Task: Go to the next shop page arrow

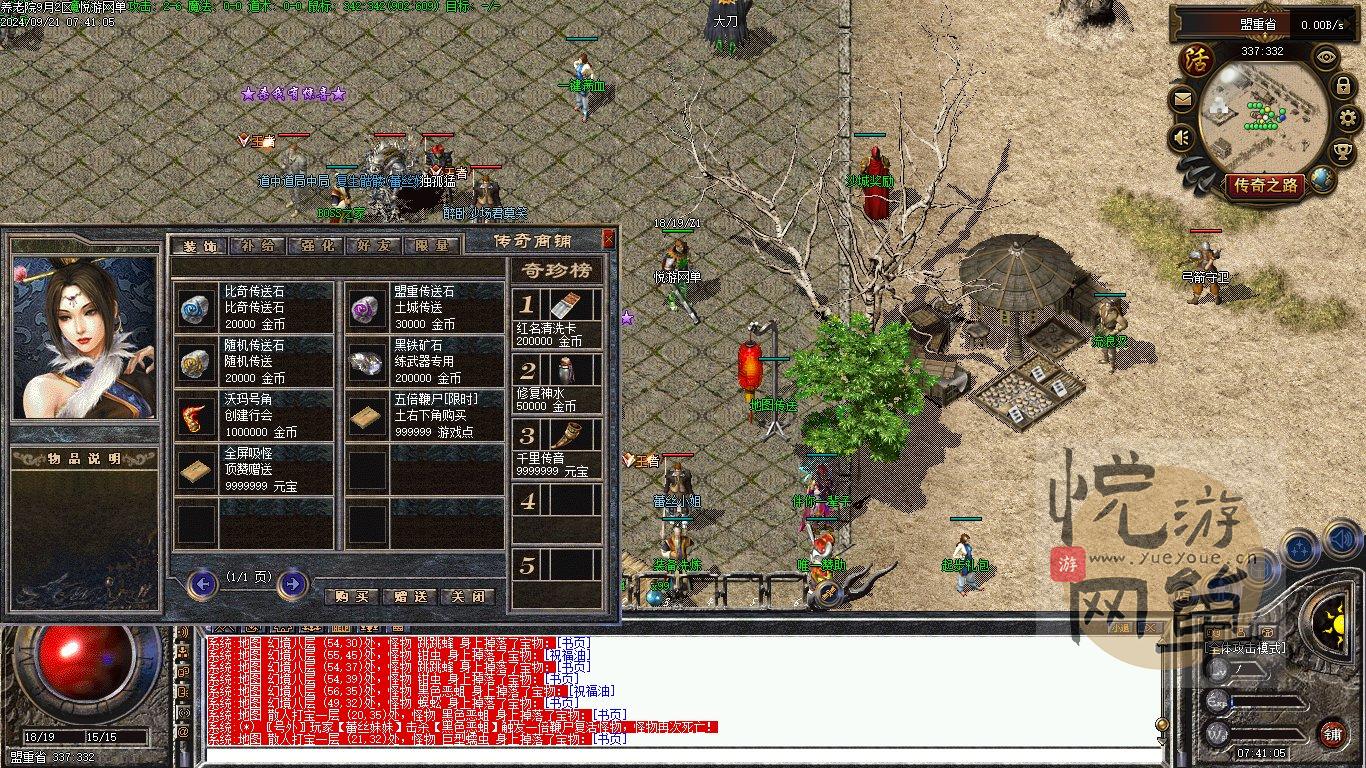Action: point(292,583)
